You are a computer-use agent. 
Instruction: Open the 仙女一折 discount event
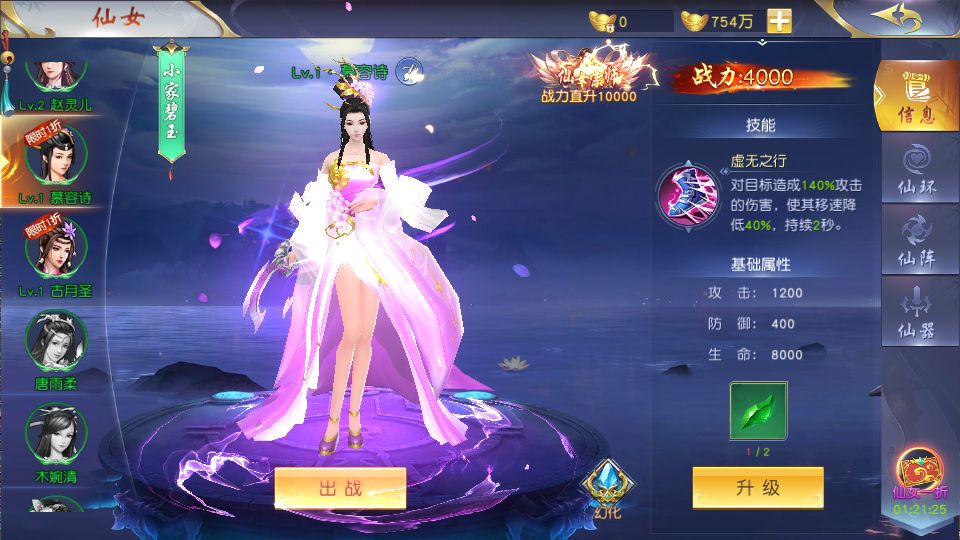(918, 479)
